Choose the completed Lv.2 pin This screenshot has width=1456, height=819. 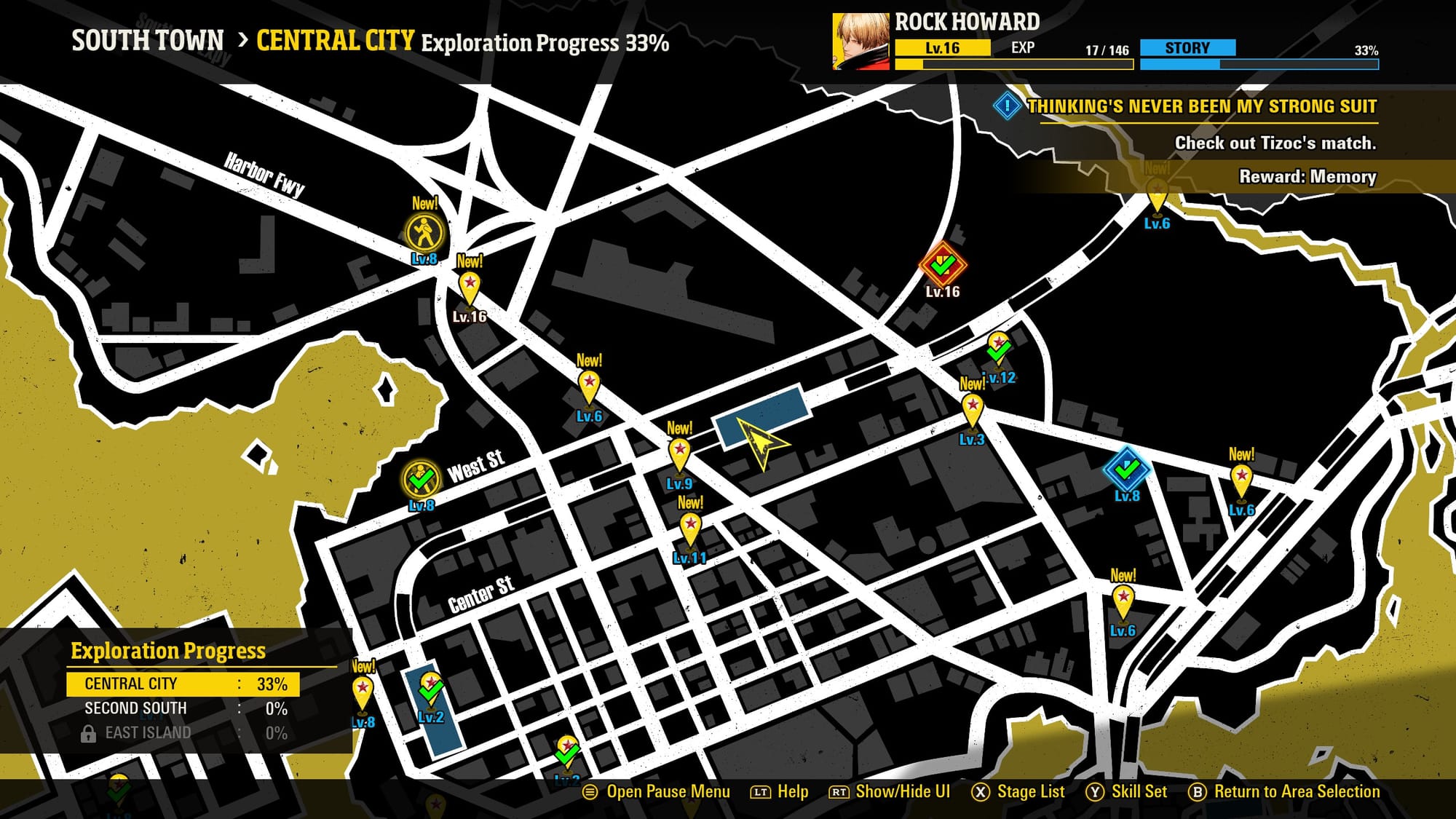(431, 687)
